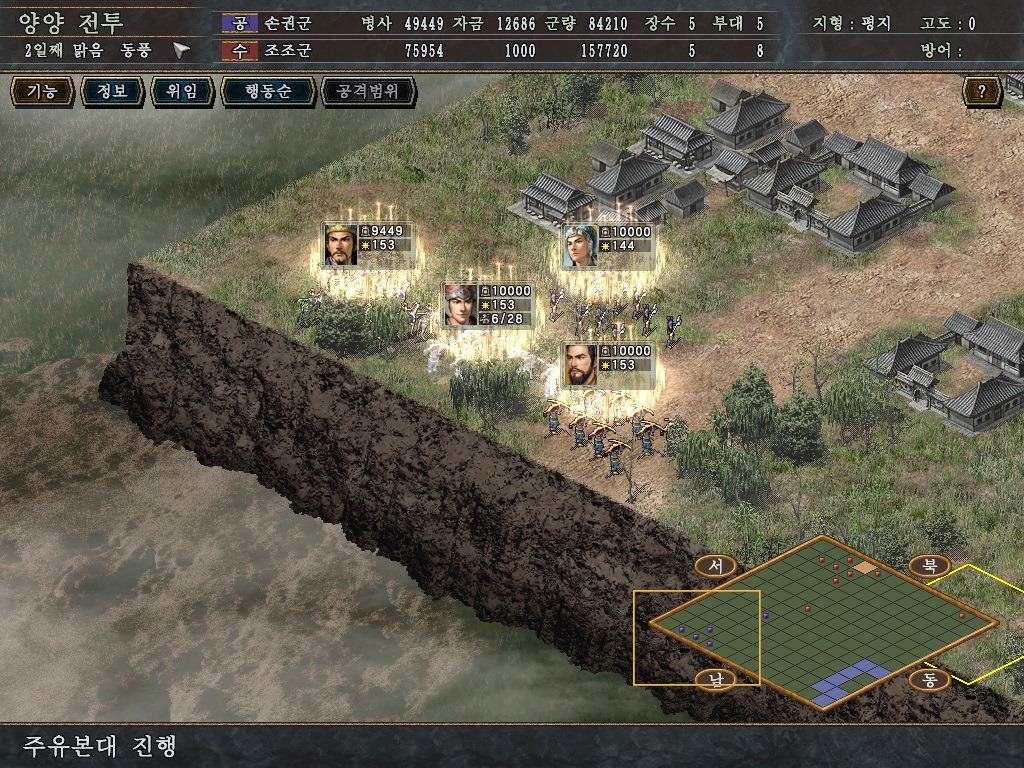Open the 기능 function menu
The width and height of the screenshot is (1024, 768).
tap(42, 92)
